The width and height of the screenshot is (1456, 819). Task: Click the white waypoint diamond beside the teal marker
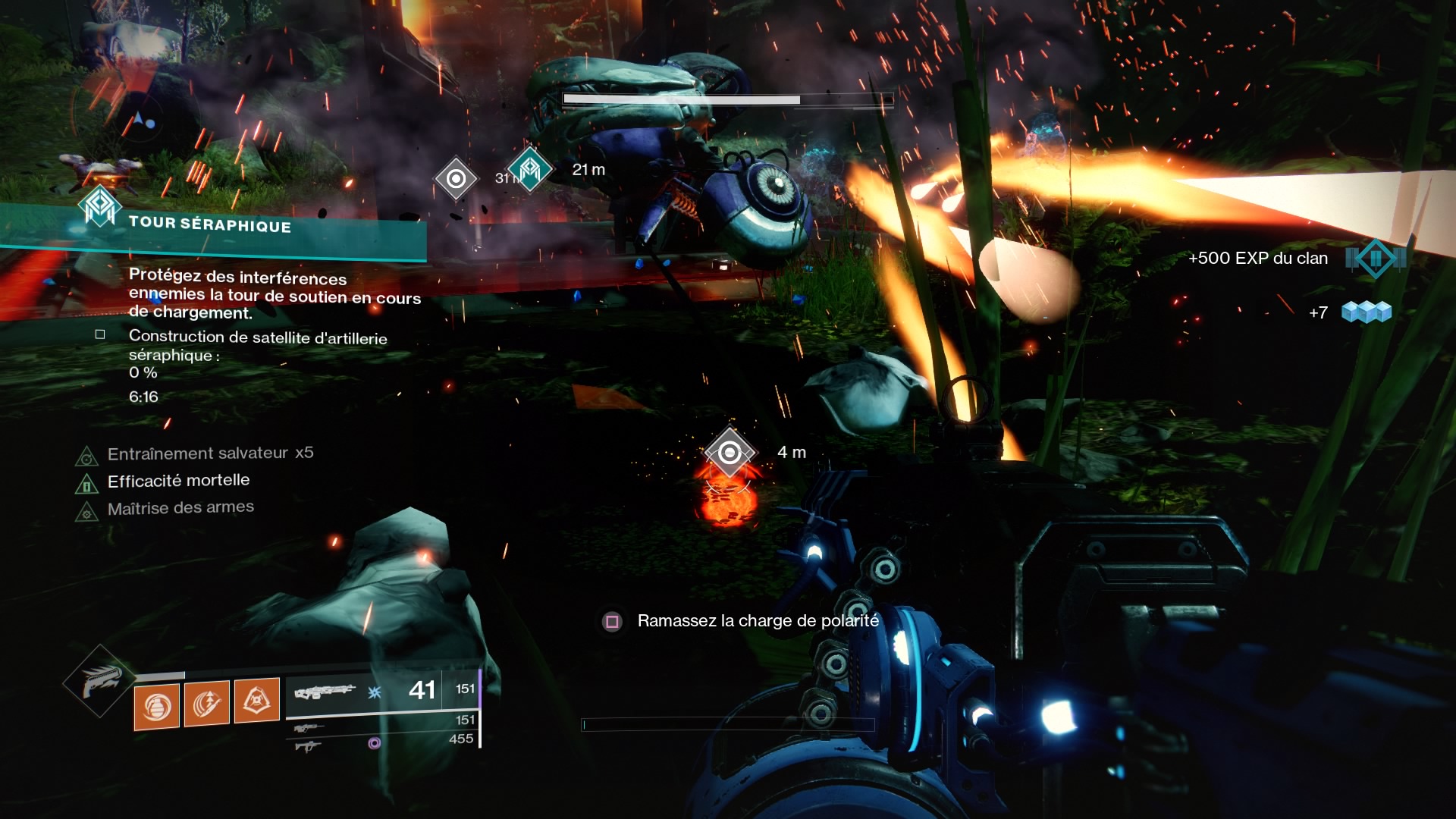click(456, 179)
